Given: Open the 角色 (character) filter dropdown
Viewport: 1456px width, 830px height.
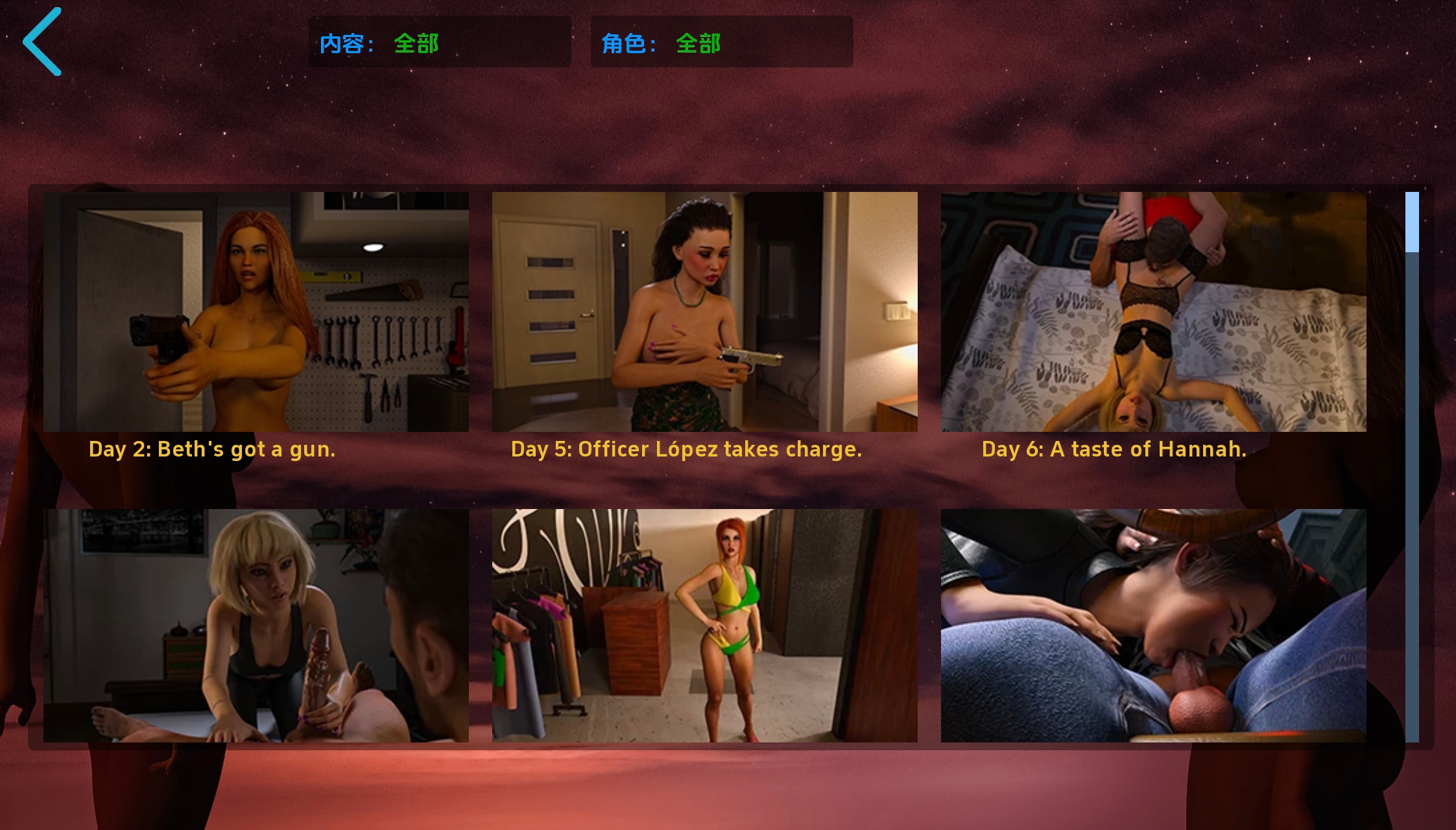Looking at the screenshot, I should (x=721, y=41).
